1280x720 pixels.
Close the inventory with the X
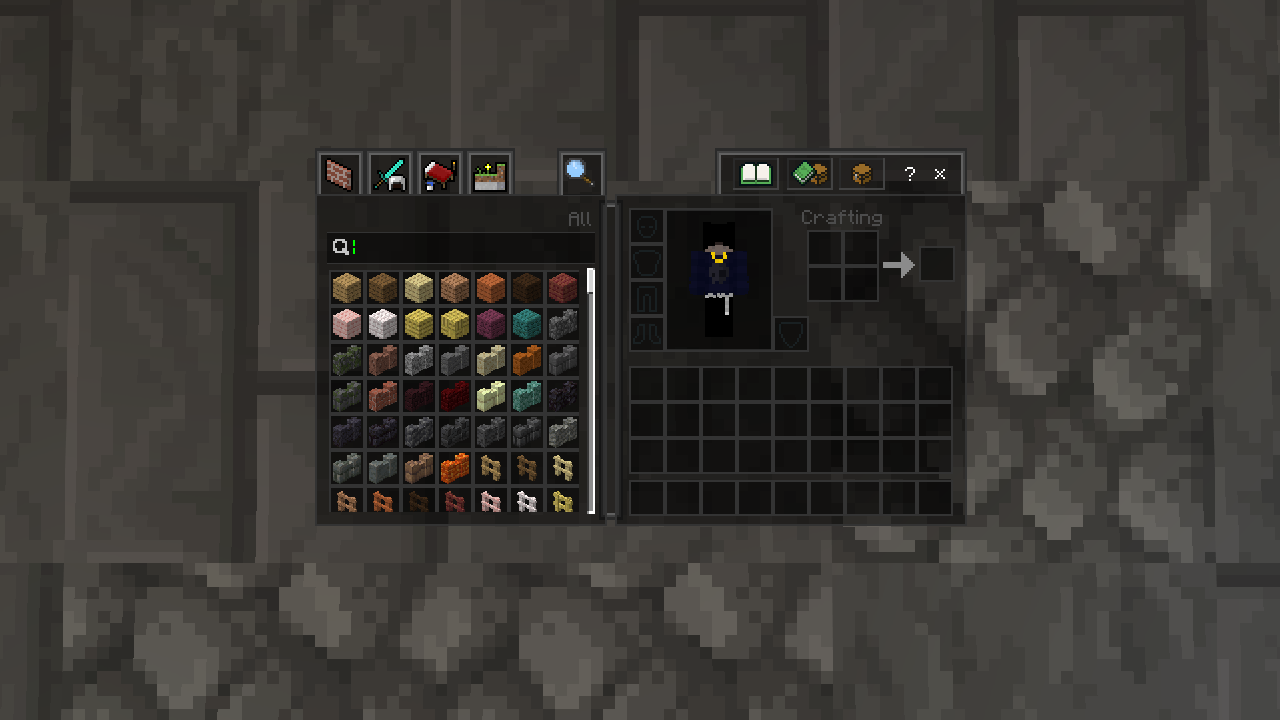click(x=940, y=174)
